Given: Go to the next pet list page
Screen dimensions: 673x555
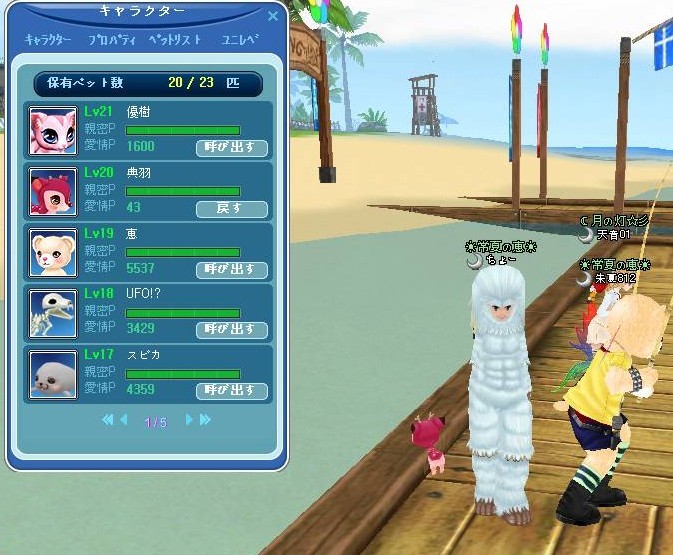Looking at the screenshot, I should [x=187, y=421].
